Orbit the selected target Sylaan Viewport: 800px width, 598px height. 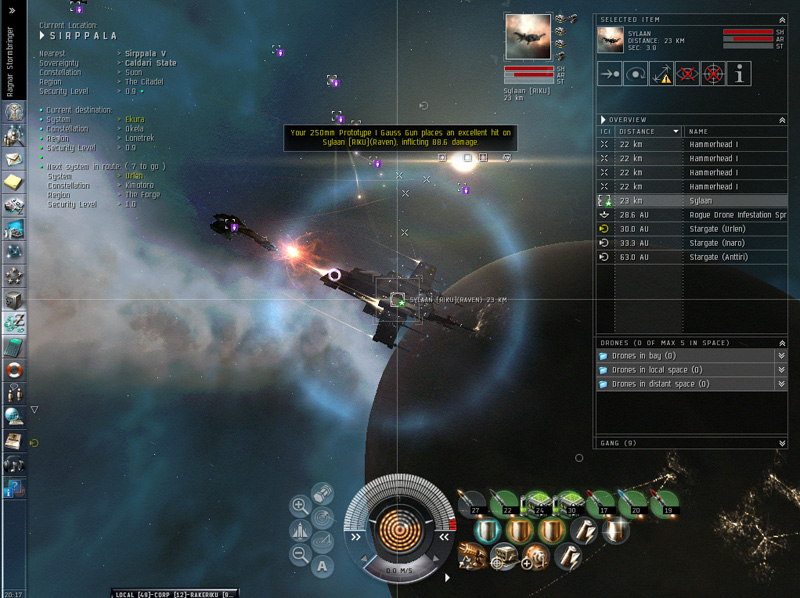click(x=635, y=73)
